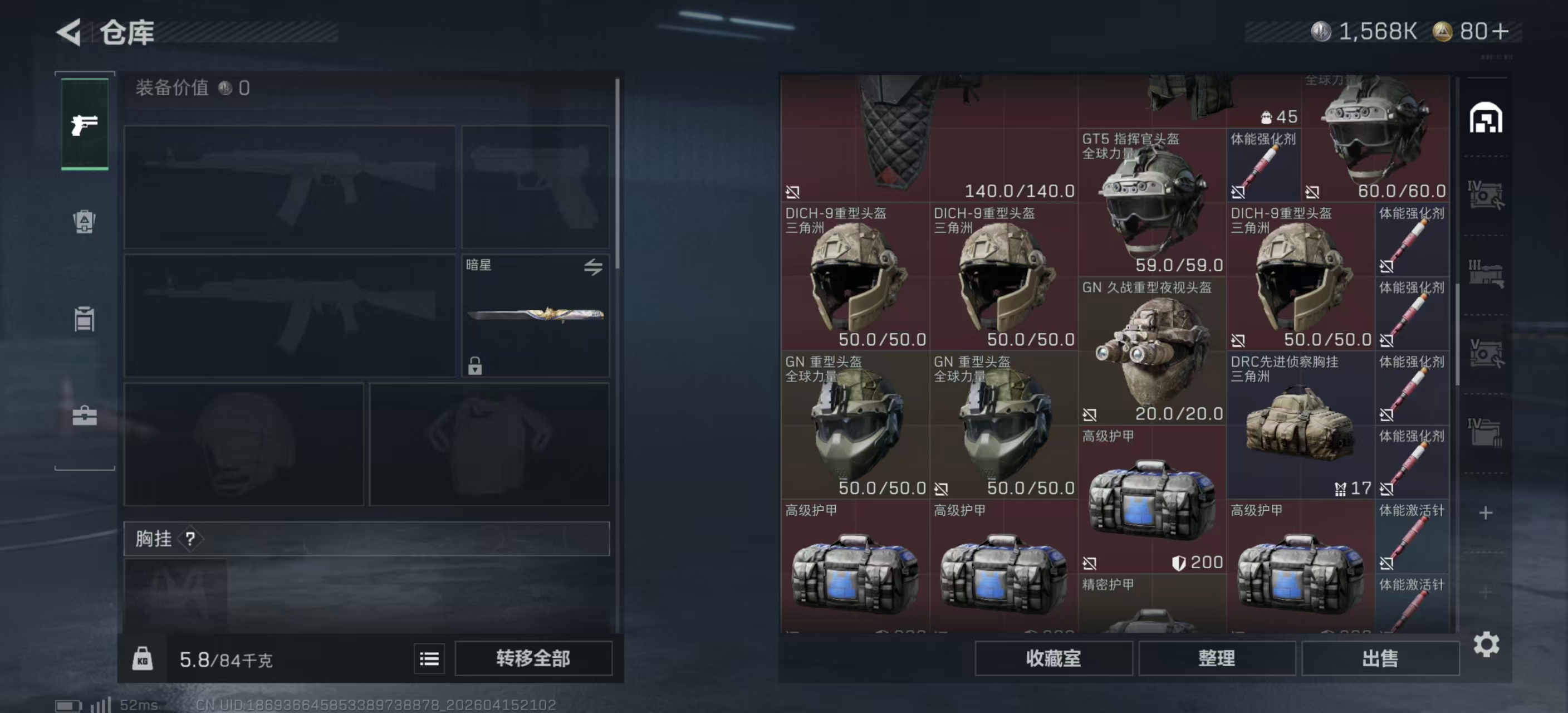1568x713 pixels.
Task: Go back from the 仓库 warehouse screen
Action: [69, 32]
